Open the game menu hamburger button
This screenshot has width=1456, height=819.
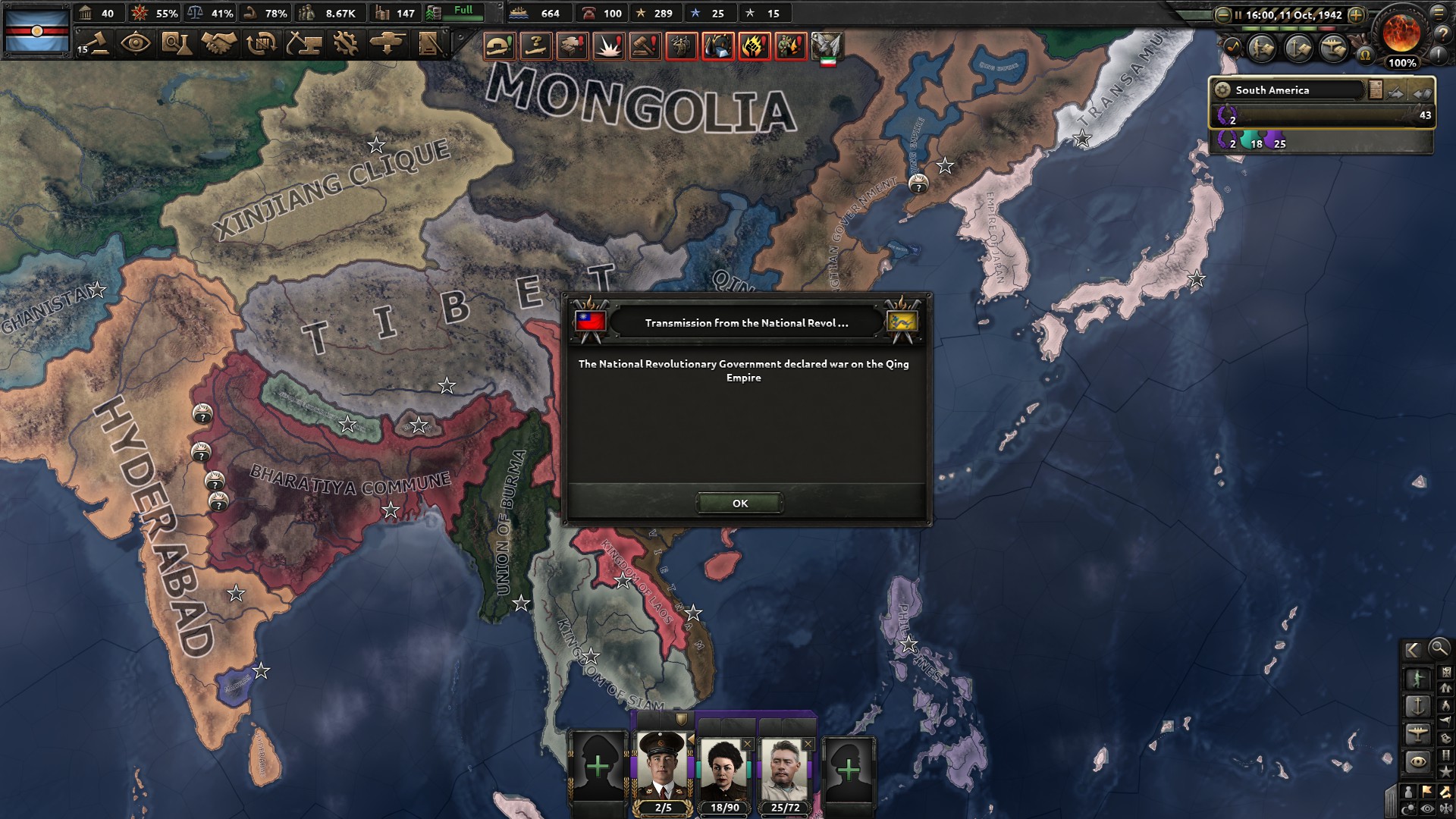(1437, 14)
